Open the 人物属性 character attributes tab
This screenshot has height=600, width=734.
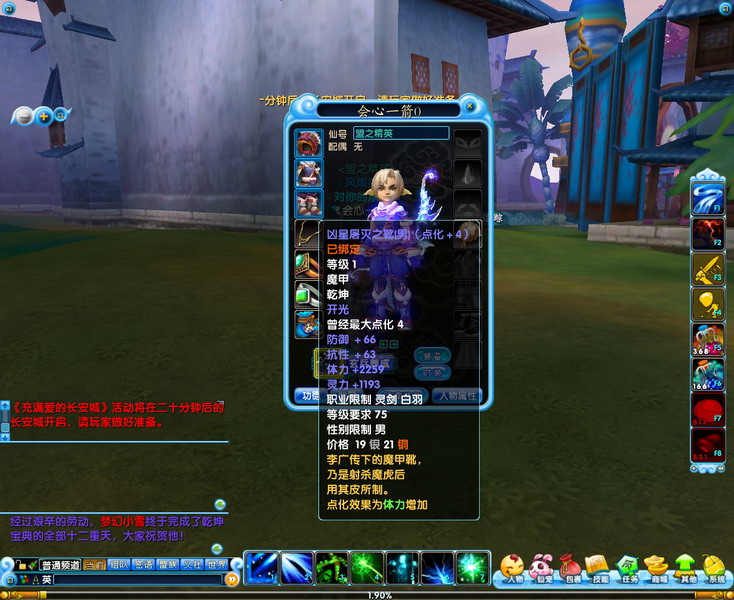coord(458,396)
